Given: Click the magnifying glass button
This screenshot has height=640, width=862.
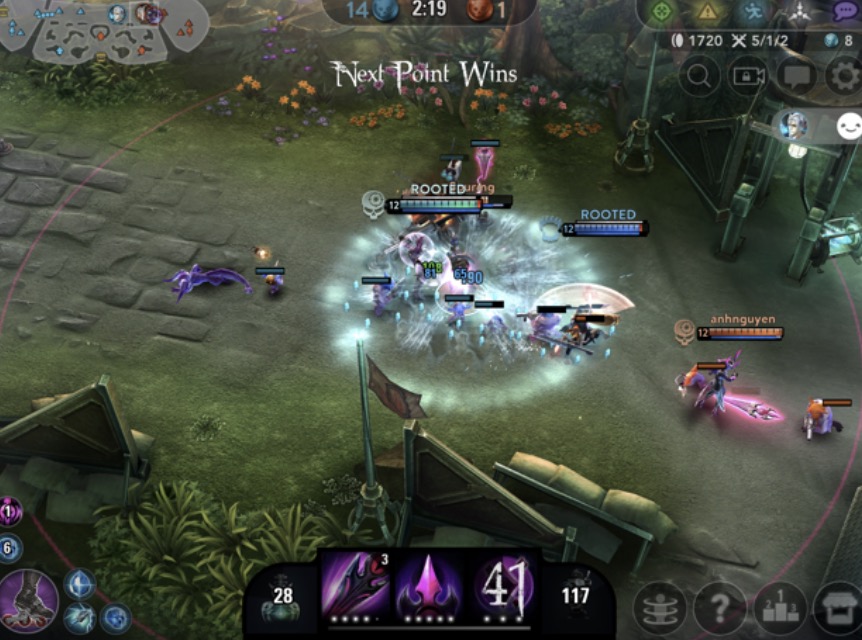Looking at the screenshot, I should point(700,76).
